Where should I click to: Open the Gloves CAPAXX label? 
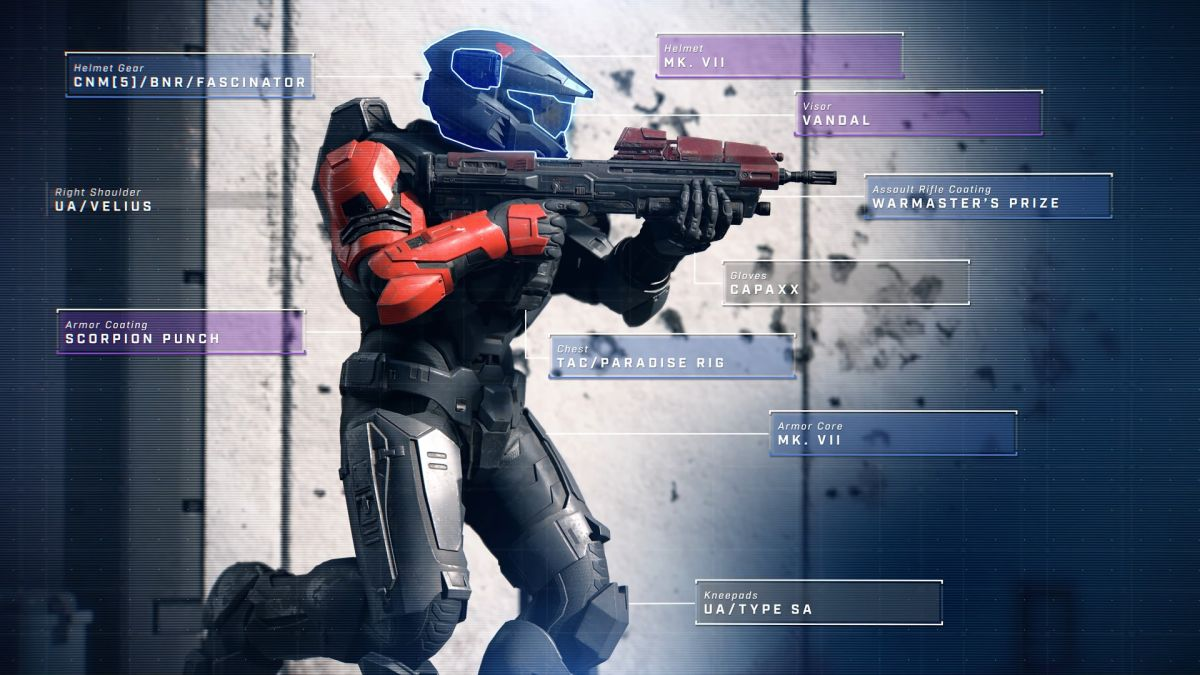[x=845, y=282]
